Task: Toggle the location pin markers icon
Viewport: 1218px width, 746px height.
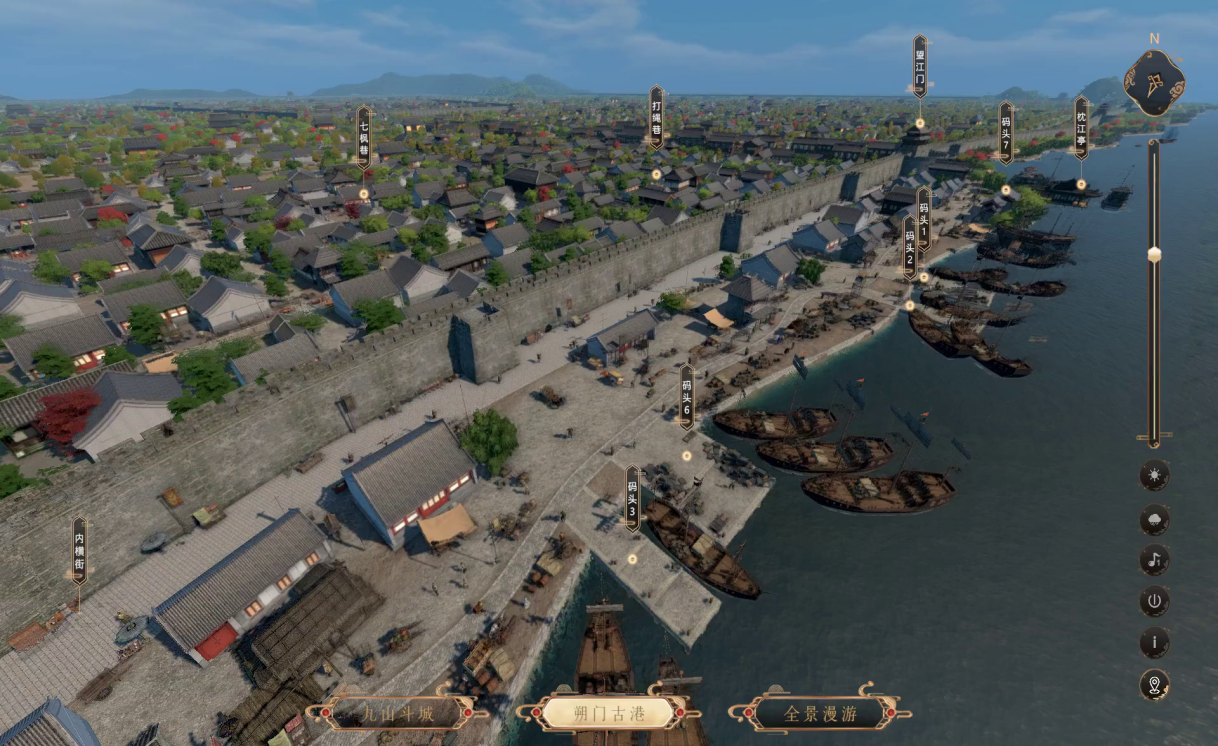Action: pyautogui.click(x=1154, y=685)
